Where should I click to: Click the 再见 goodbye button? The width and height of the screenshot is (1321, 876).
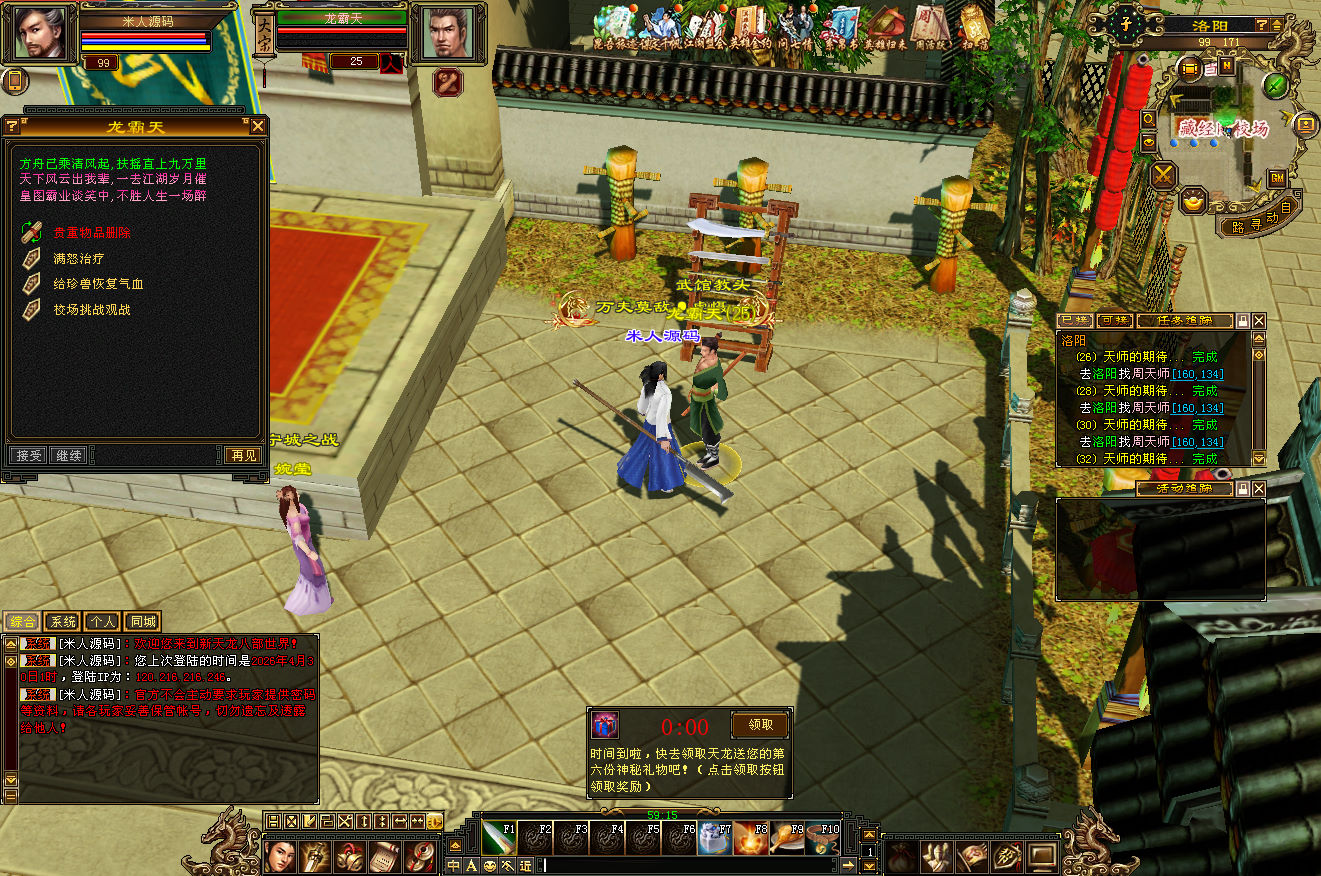click(243, 455)
